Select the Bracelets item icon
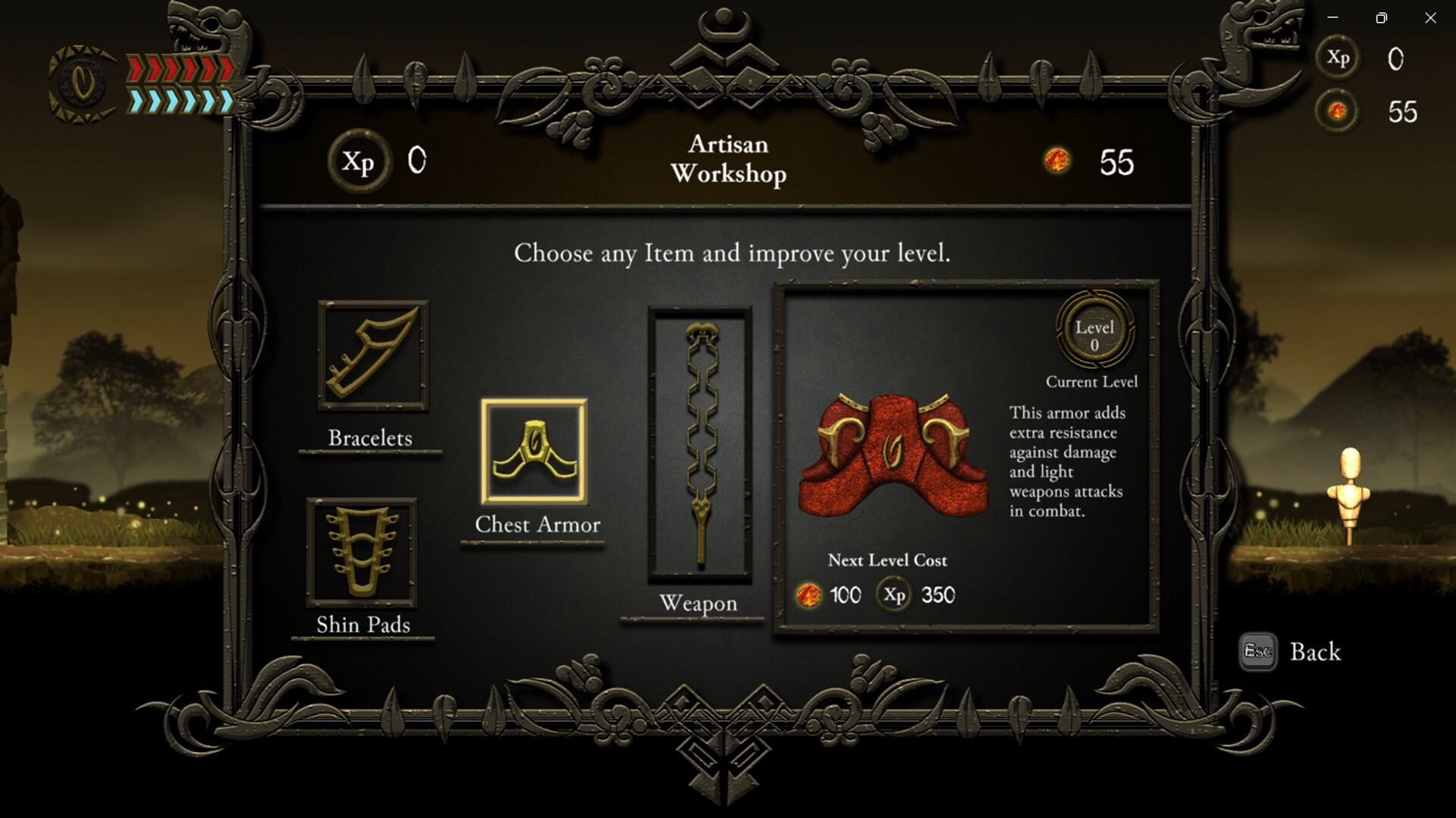 (372, 359)
